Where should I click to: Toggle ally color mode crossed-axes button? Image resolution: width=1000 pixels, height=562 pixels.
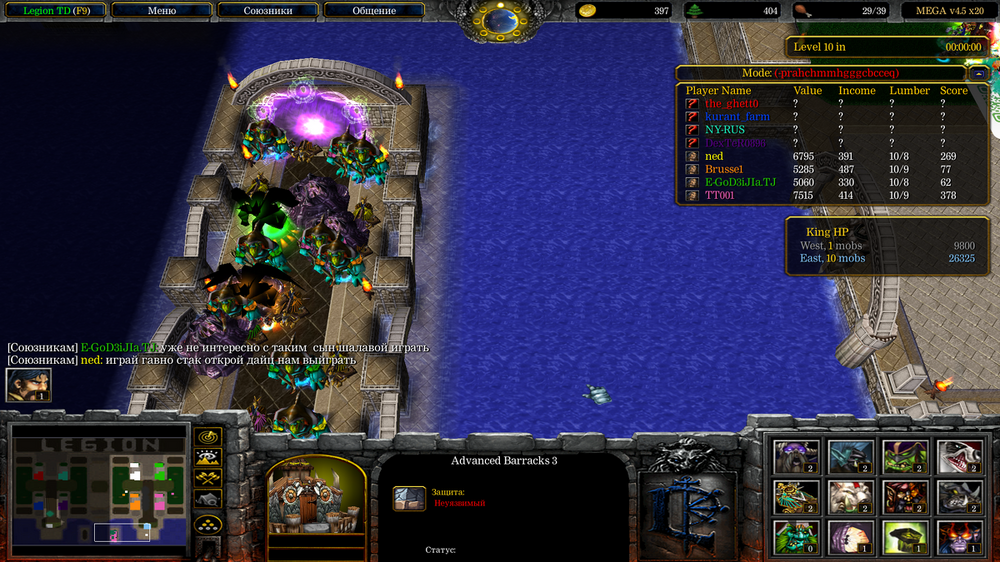208,479
